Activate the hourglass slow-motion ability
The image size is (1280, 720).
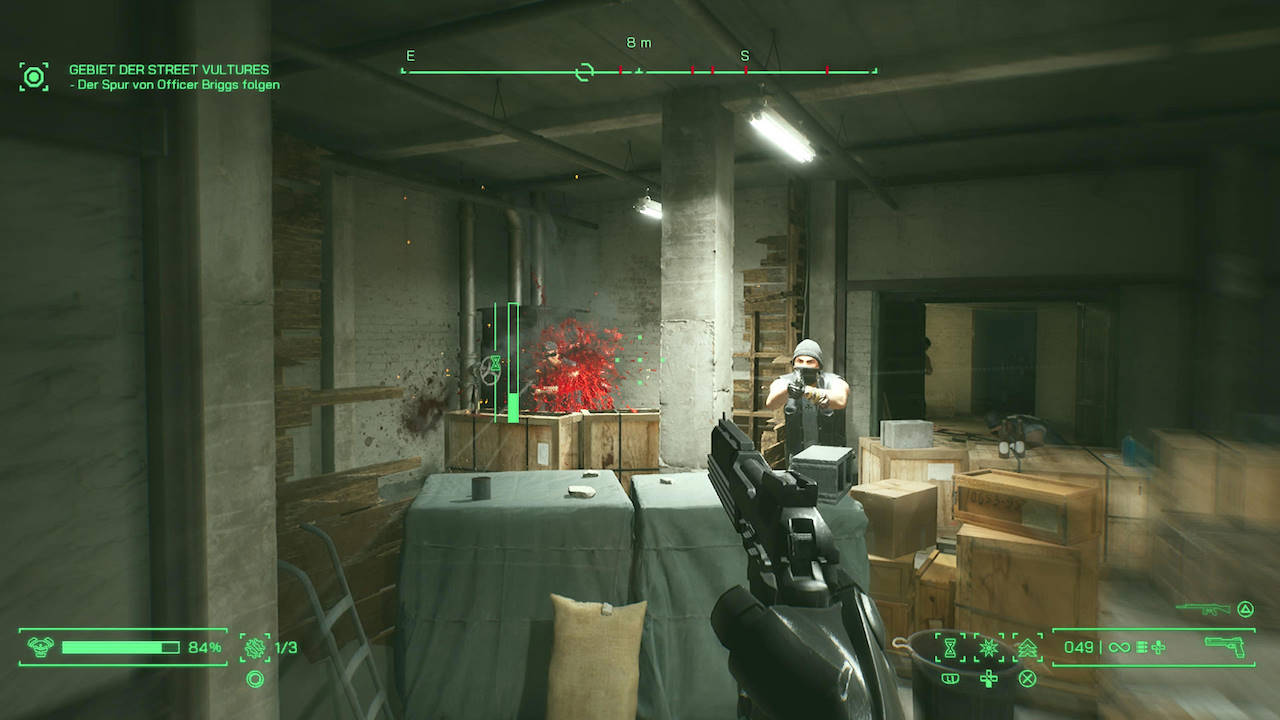(x=950, y=647)
